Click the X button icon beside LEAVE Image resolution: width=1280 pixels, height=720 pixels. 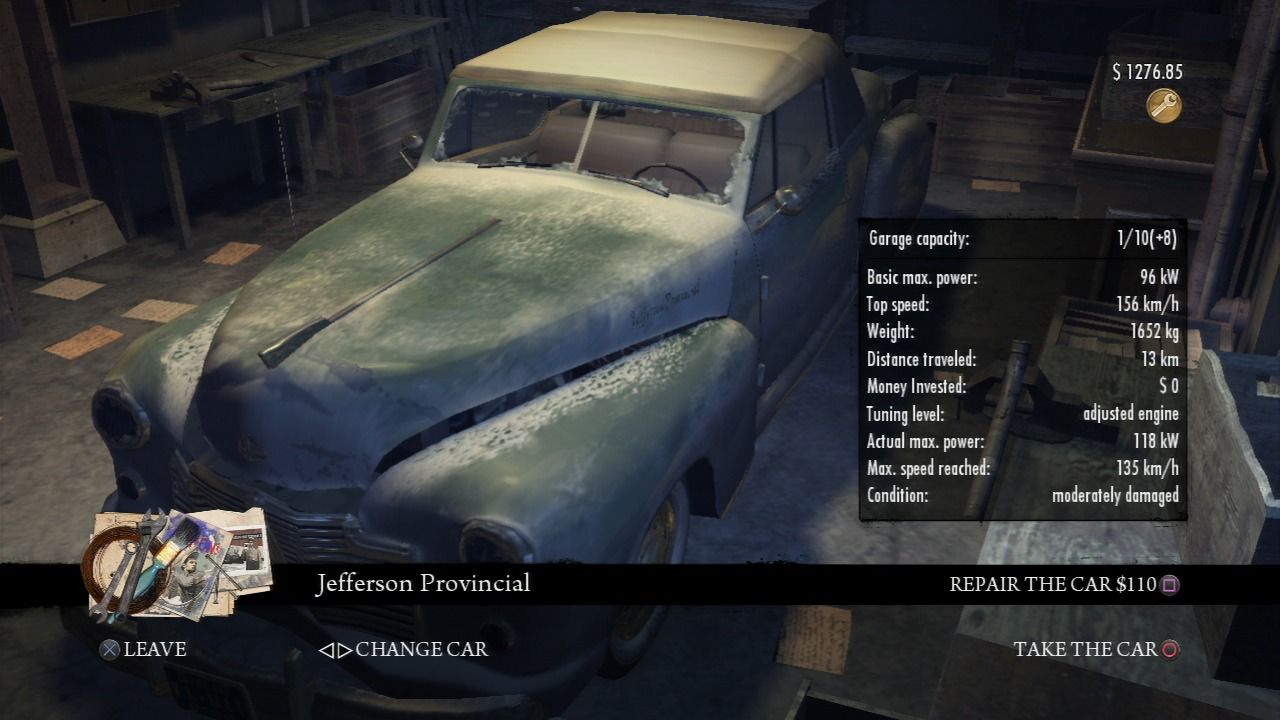point(110,647)
